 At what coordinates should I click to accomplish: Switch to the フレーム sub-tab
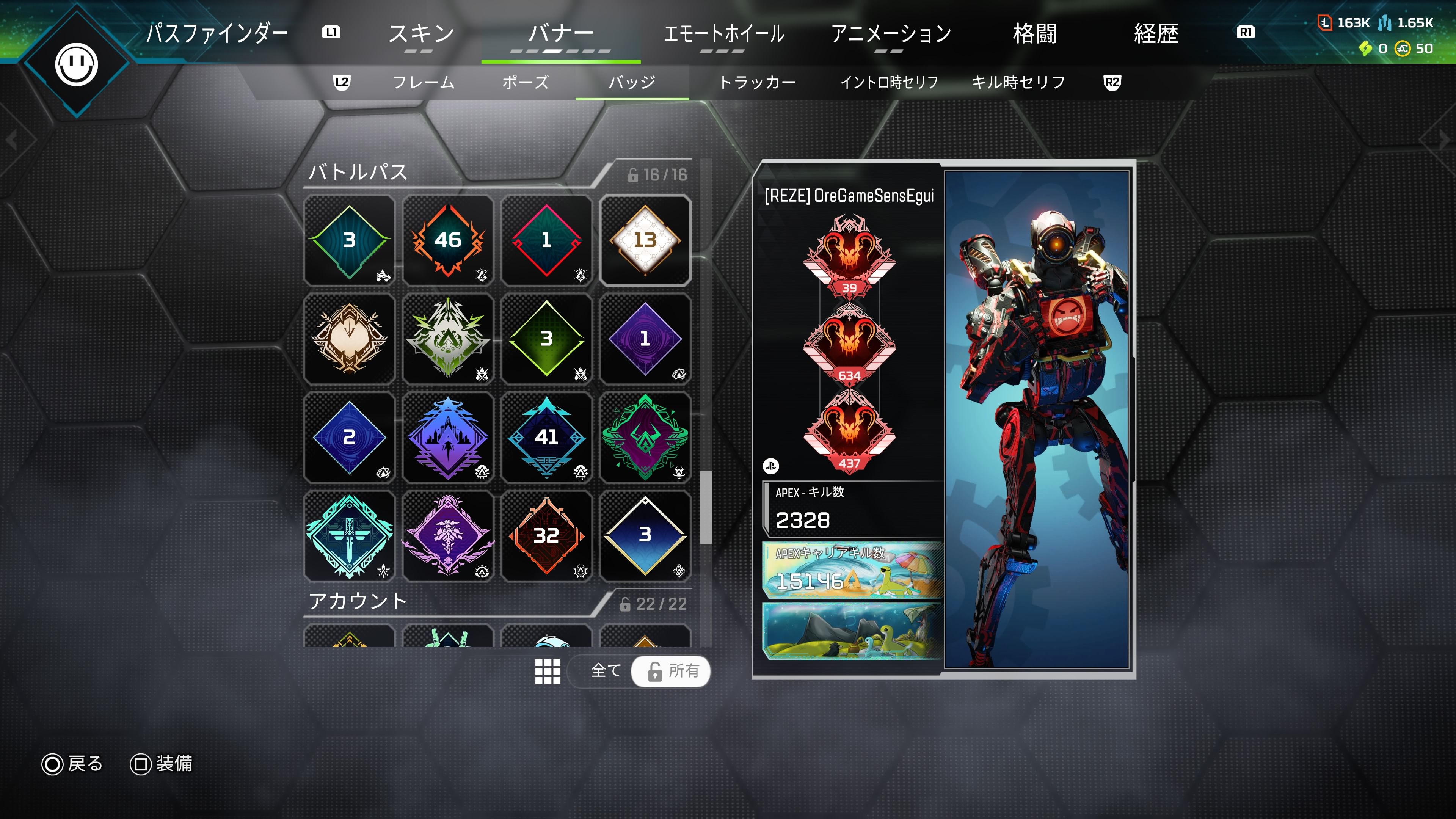pyautogui.click(x=424, y=83)
